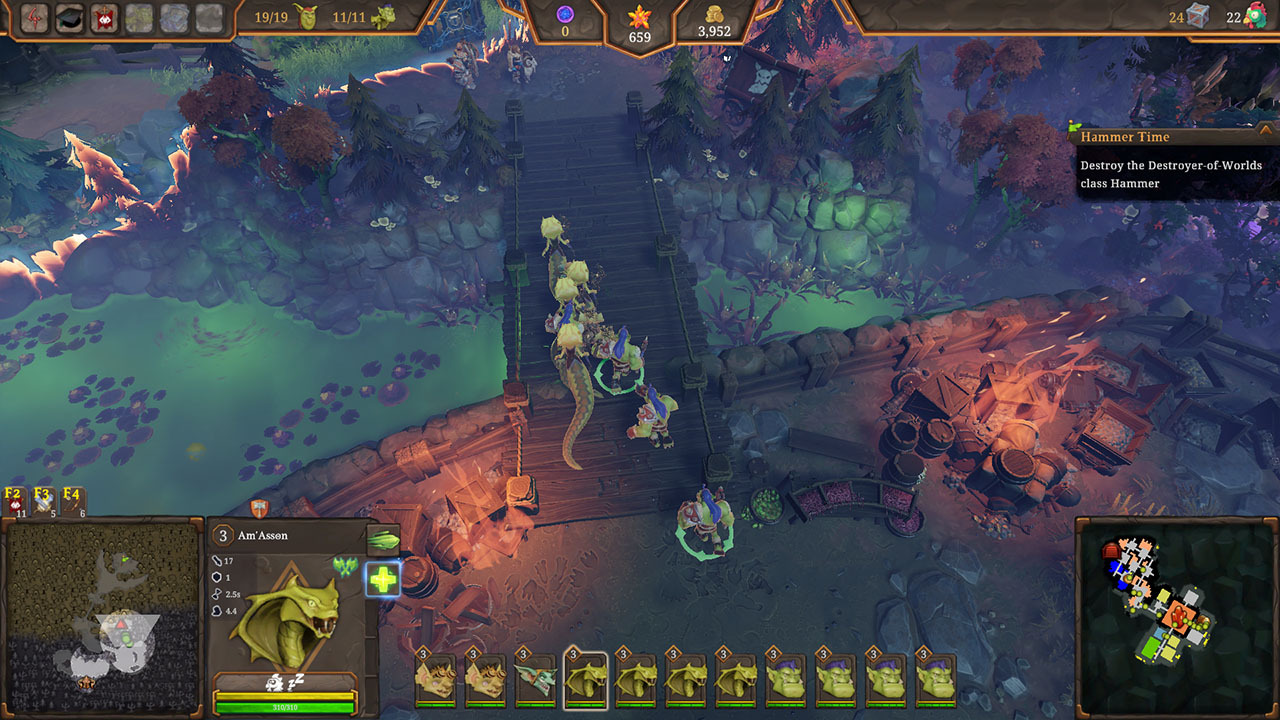This screenshot has height=720, width=1280.
Task: Activate the green dash ability icon
Action: tap(383, 540)
